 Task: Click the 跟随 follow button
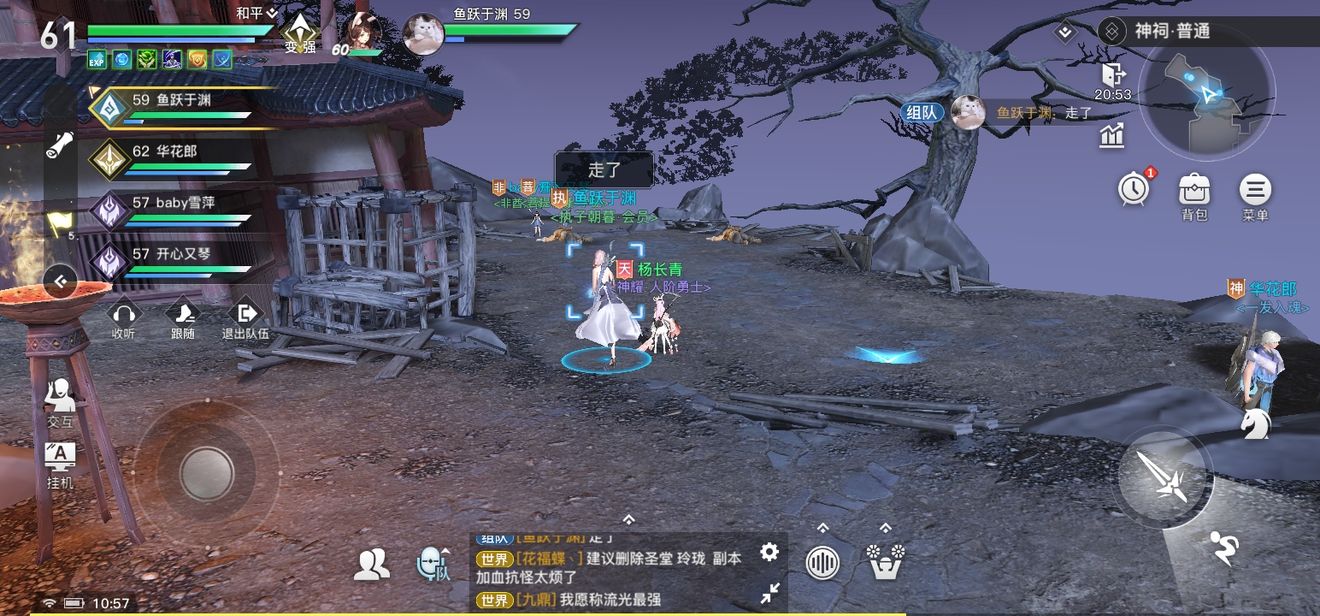[x=183, y=318]
